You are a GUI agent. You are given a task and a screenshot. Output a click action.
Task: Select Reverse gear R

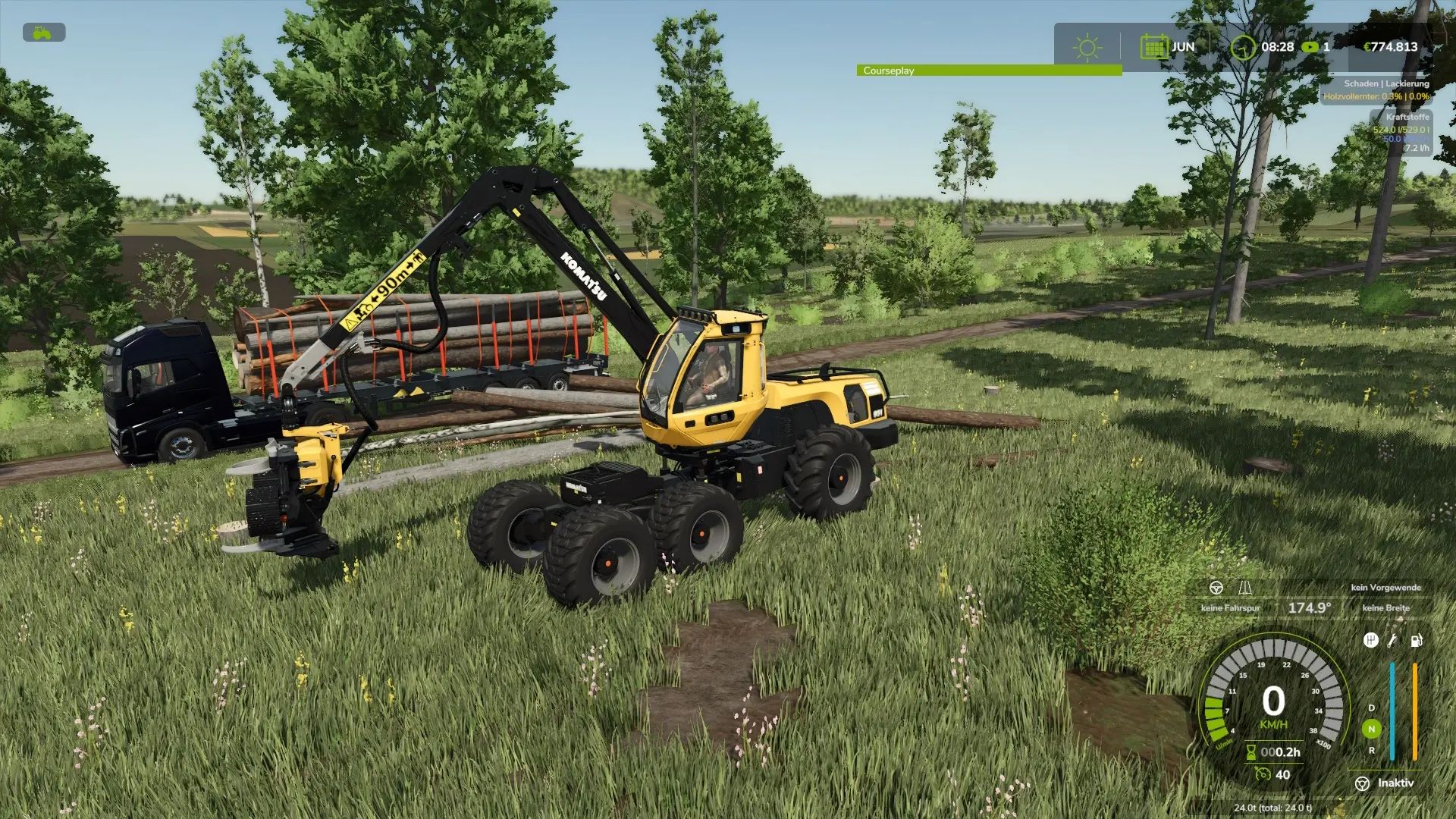(x=1371, y=750)
